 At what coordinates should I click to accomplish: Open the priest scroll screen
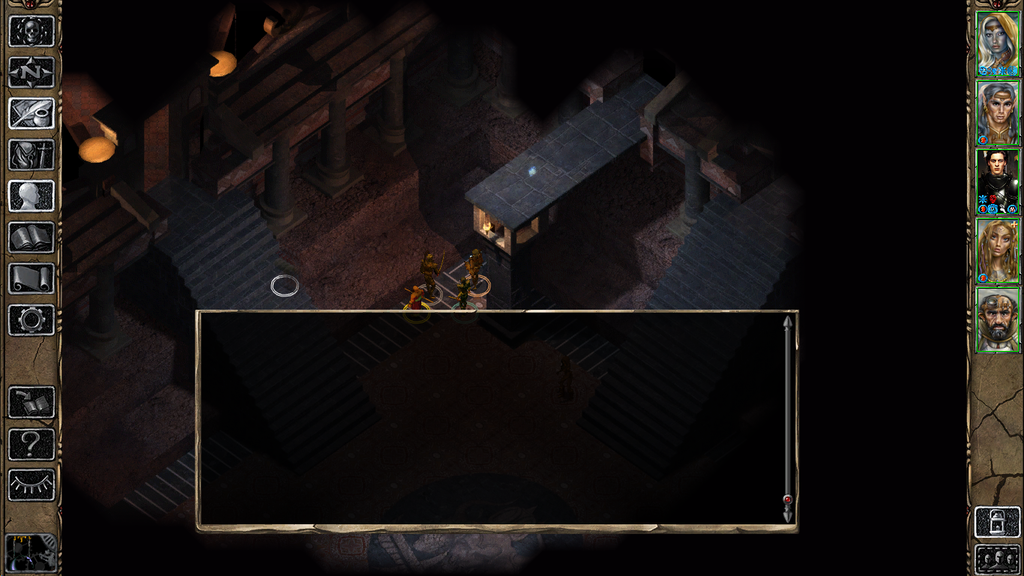point(31,278)
